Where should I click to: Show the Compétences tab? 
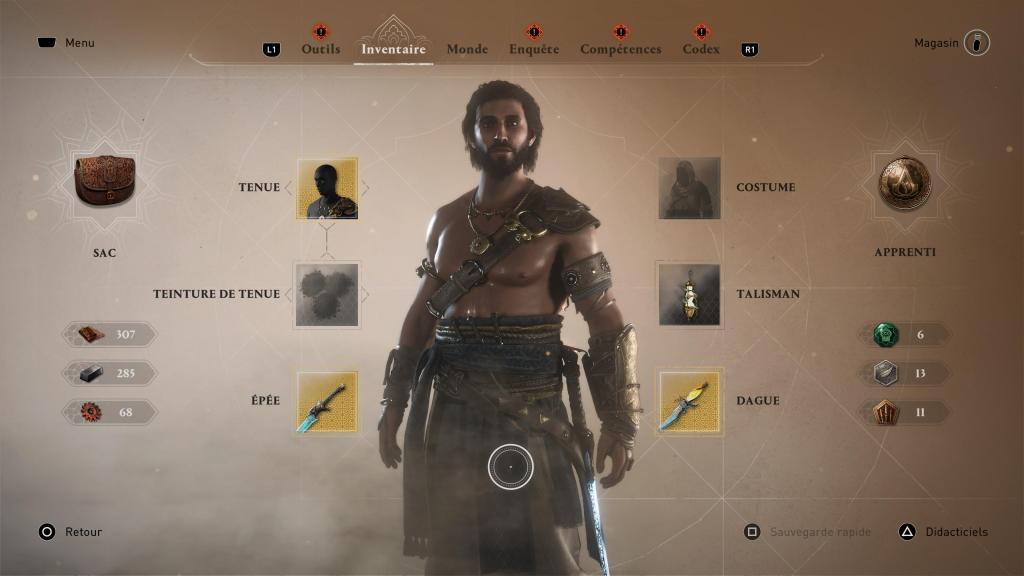click(x=620, y=49)
